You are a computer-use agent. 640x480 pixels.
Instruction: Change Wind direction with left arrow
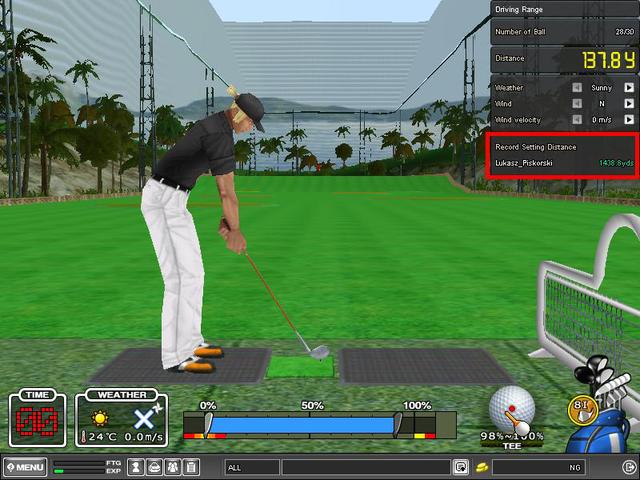pos(576,104)
